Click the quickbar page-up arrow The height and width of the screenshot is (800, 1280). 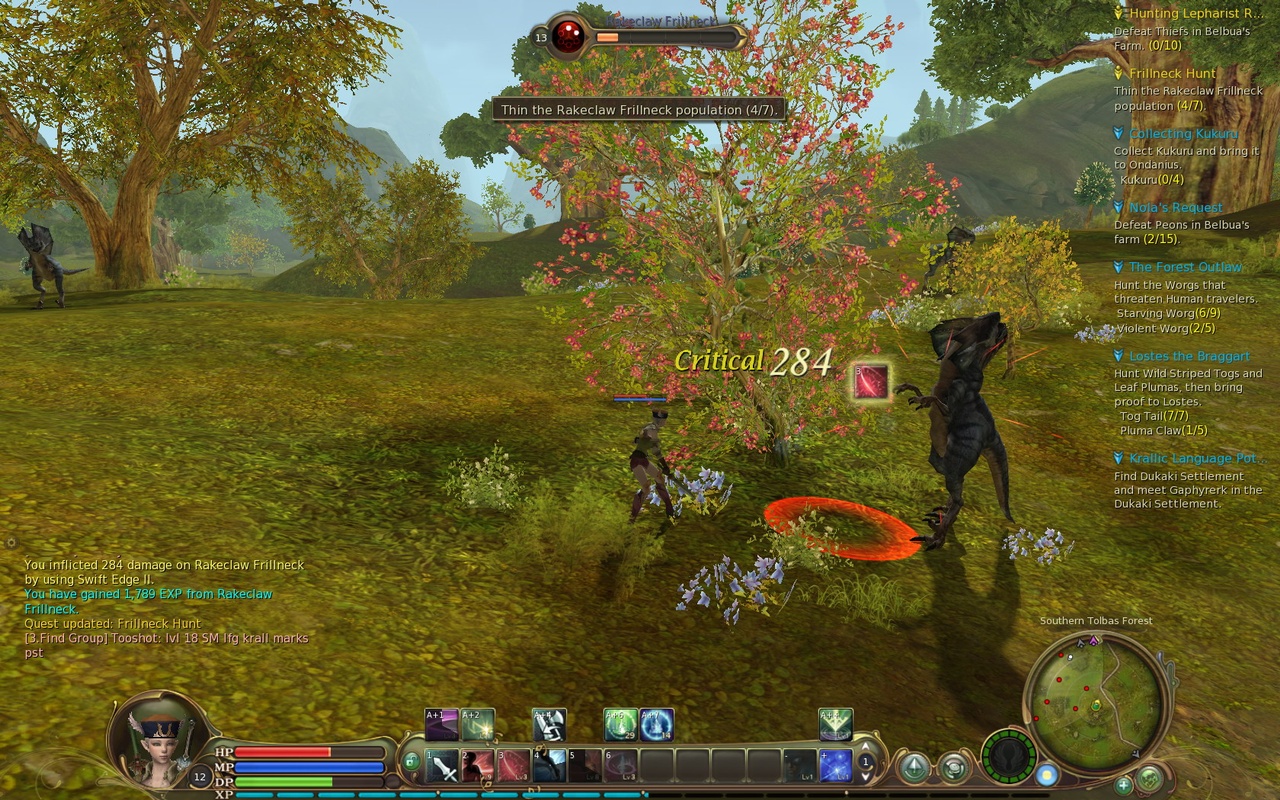[864, 746]
